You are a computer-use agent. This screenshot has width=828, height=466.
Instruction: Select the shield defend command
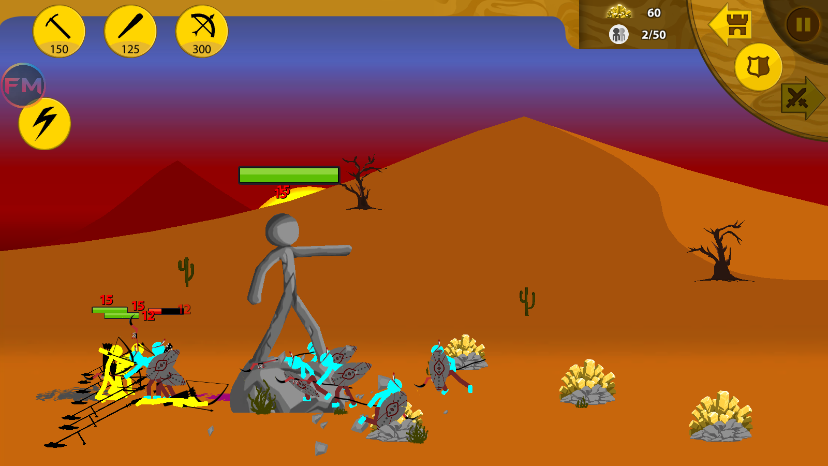(x=758, y=67)
